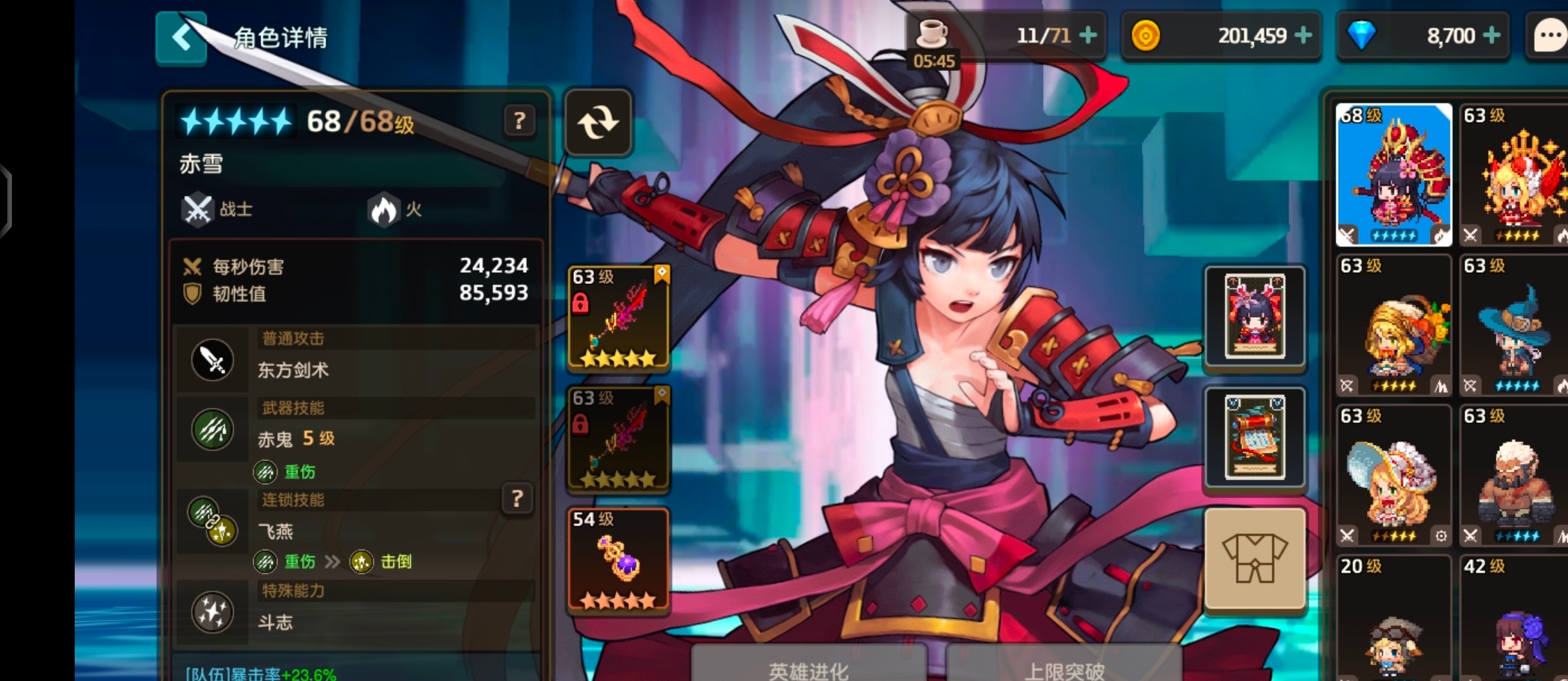Viewport: 1568px width, 681px height.
Task: Tap the swap character refresh button
Action: (x=598, y=123)
